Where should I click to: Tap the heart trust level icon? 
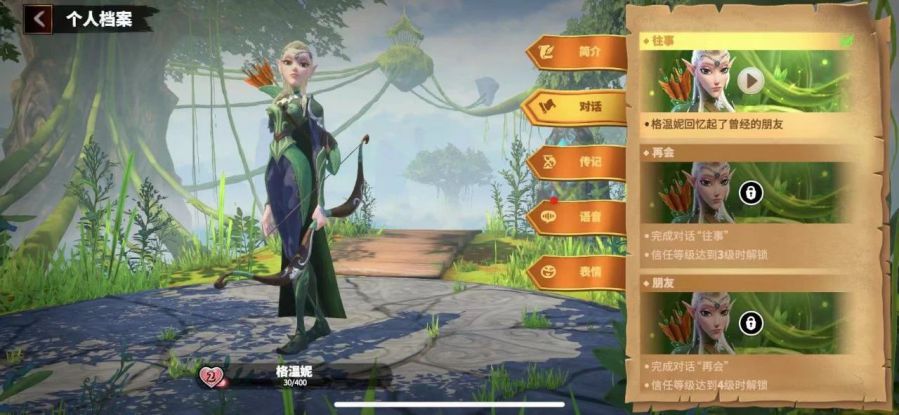[x=212, y=377]
